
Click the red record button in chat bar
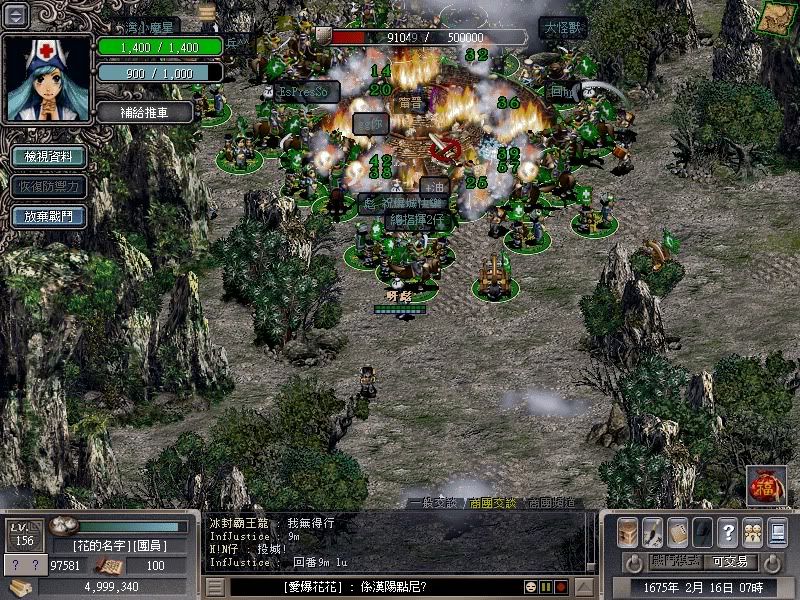click(561, 587)
